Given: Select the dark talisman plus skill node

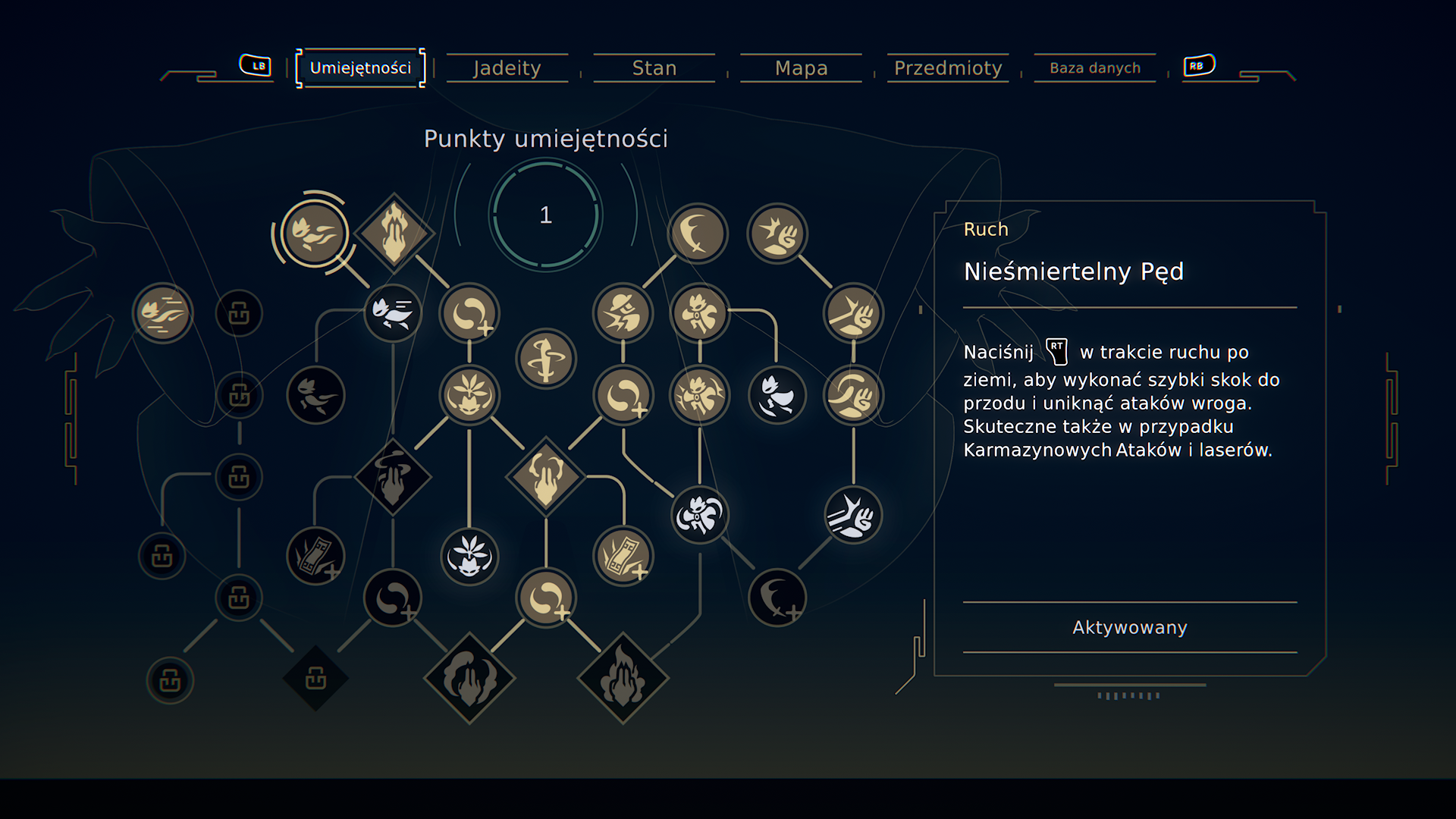Looking at the screenshot, I should click(315, 557).
